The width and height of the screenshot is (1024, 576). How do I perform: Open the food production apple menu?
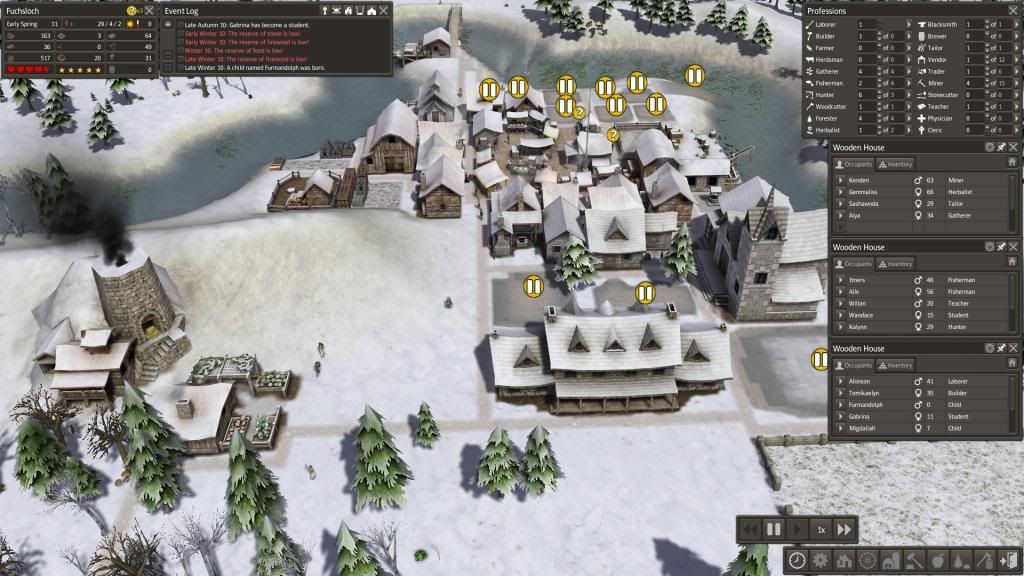937,560
